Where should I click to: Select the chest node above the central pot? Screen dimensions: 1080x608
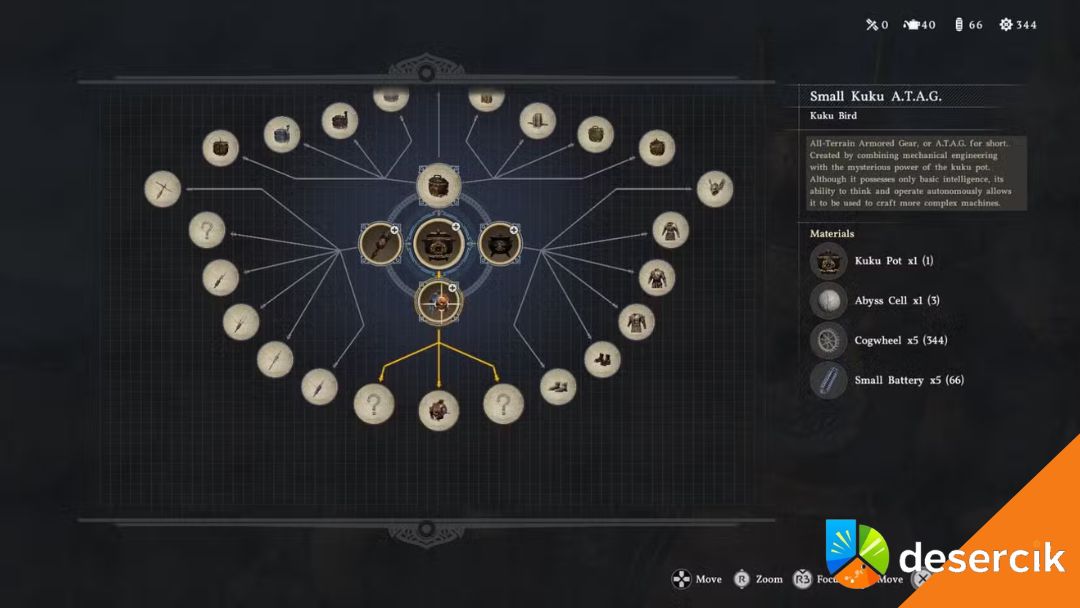click(438, 186)
